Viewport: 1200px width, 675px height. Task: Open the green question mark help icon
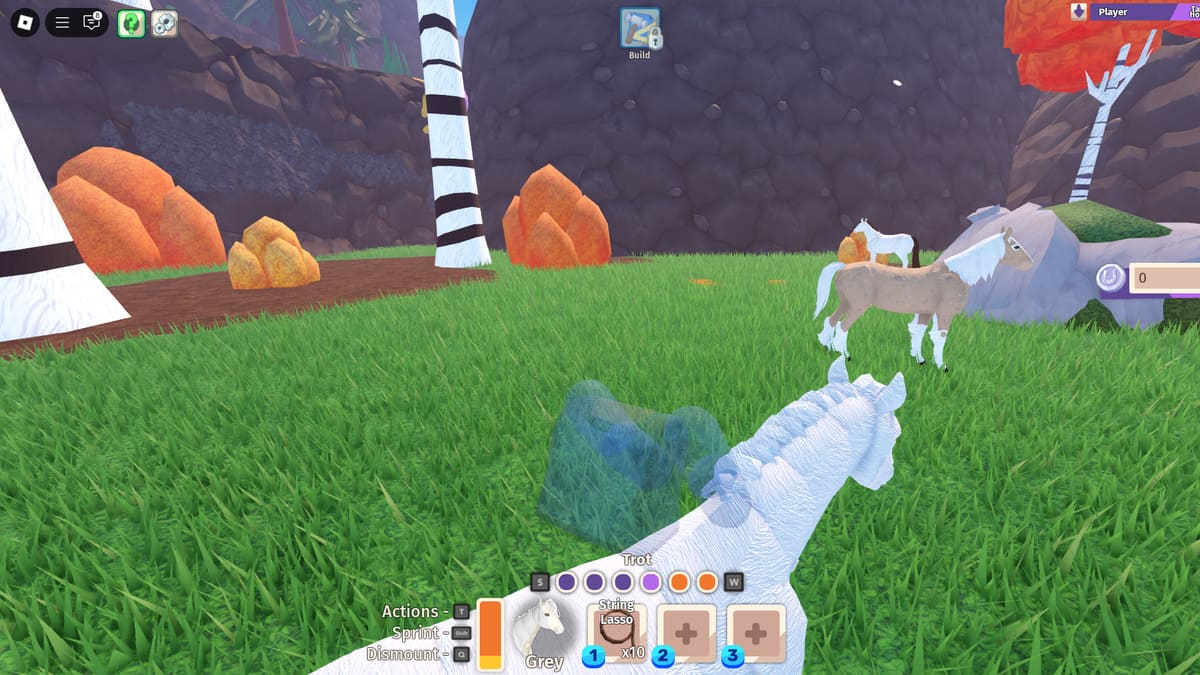[x=131, y=23]
